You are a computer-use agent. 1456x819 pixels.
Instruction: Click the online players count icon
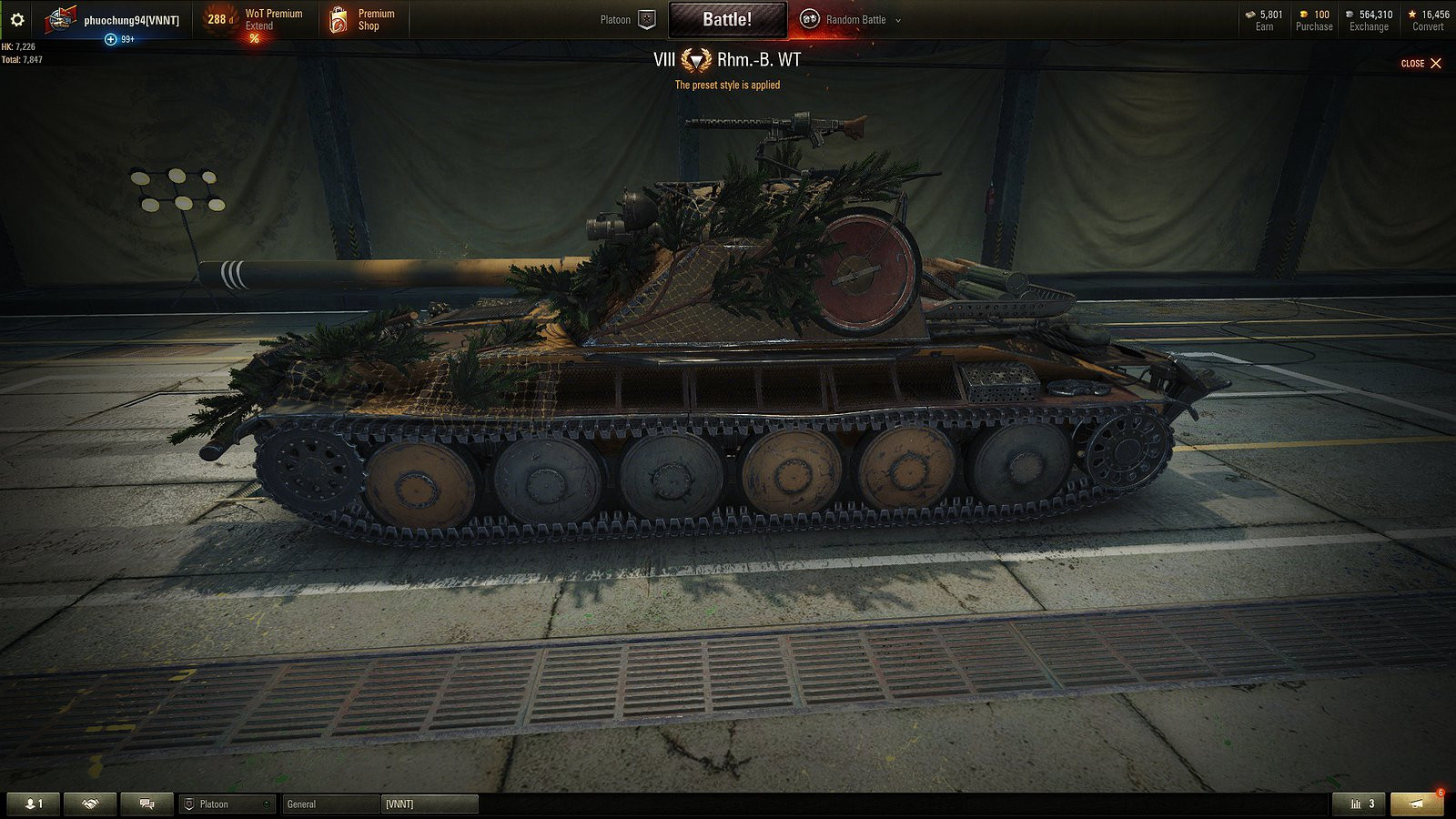33,804
